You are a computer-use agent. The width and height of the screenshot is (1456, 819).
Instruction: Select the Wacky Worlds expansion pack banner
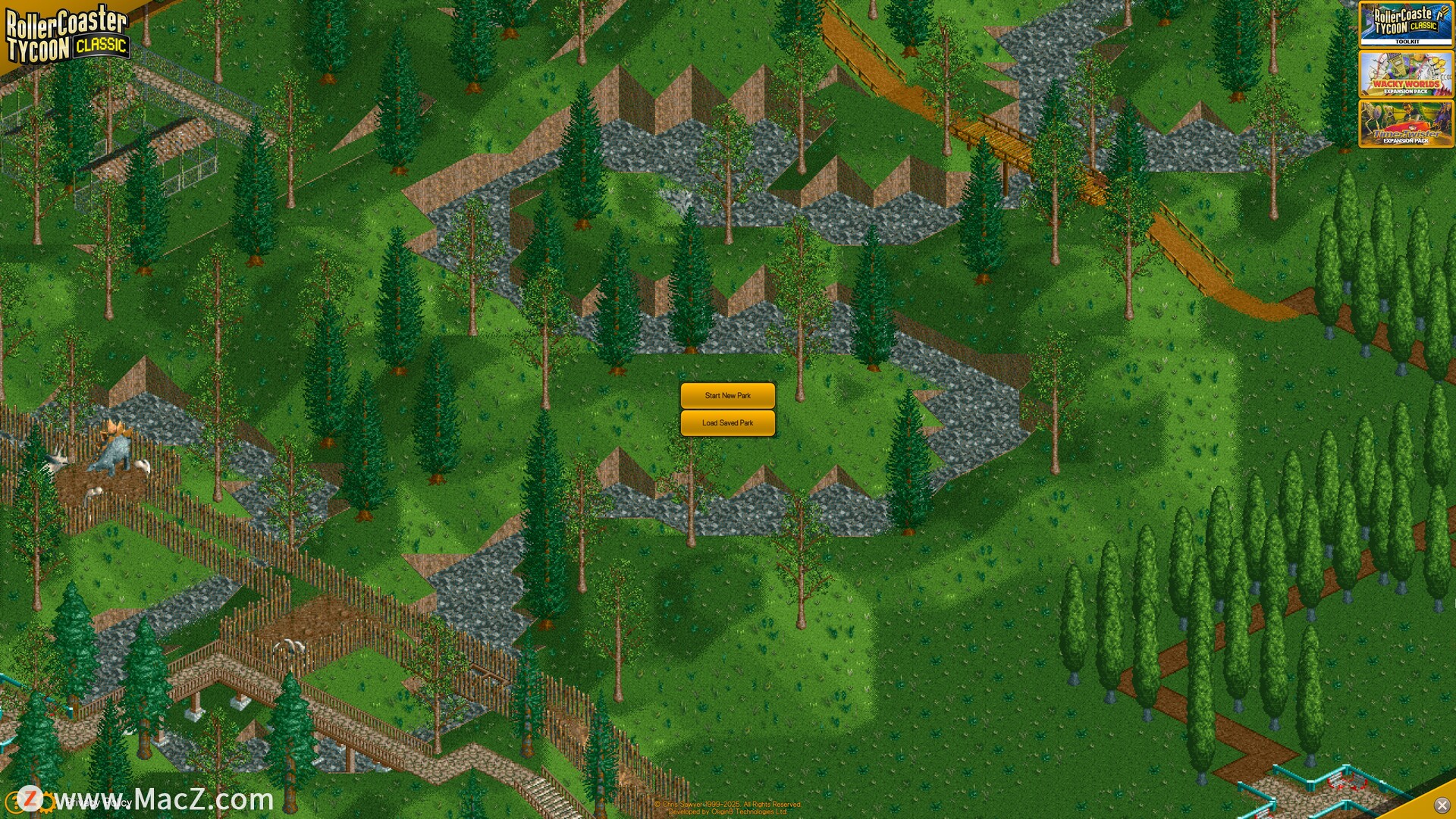(x=1405, y=74)
